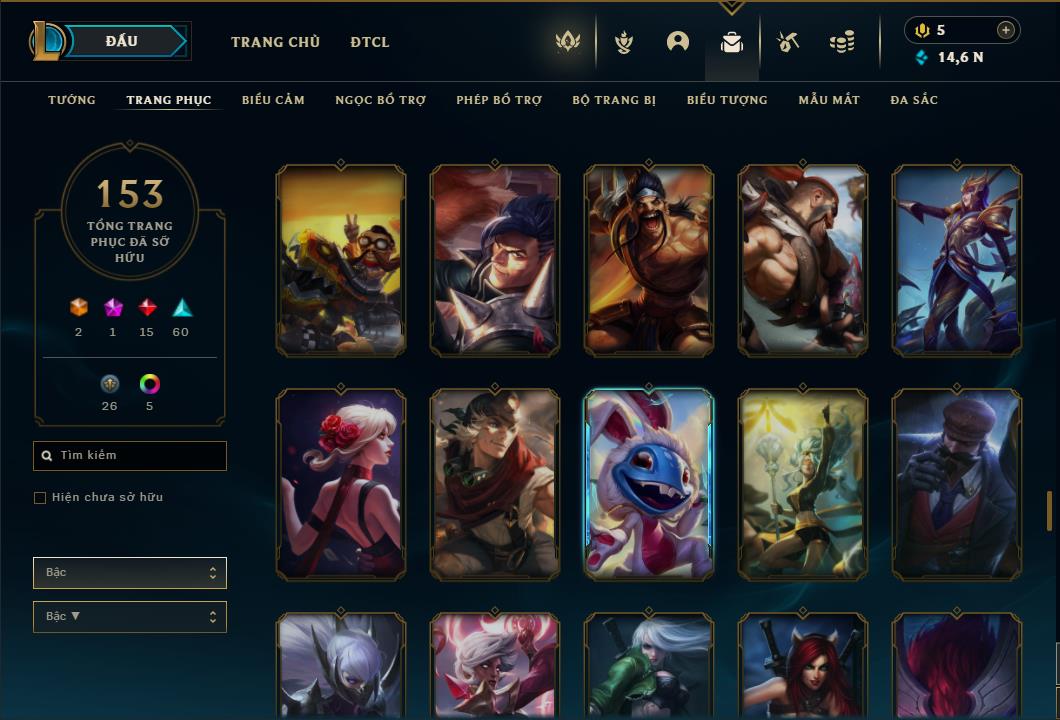1060x720 pixels.
Task: Open the hammer and key loot icon
Action: click(788, 42)
